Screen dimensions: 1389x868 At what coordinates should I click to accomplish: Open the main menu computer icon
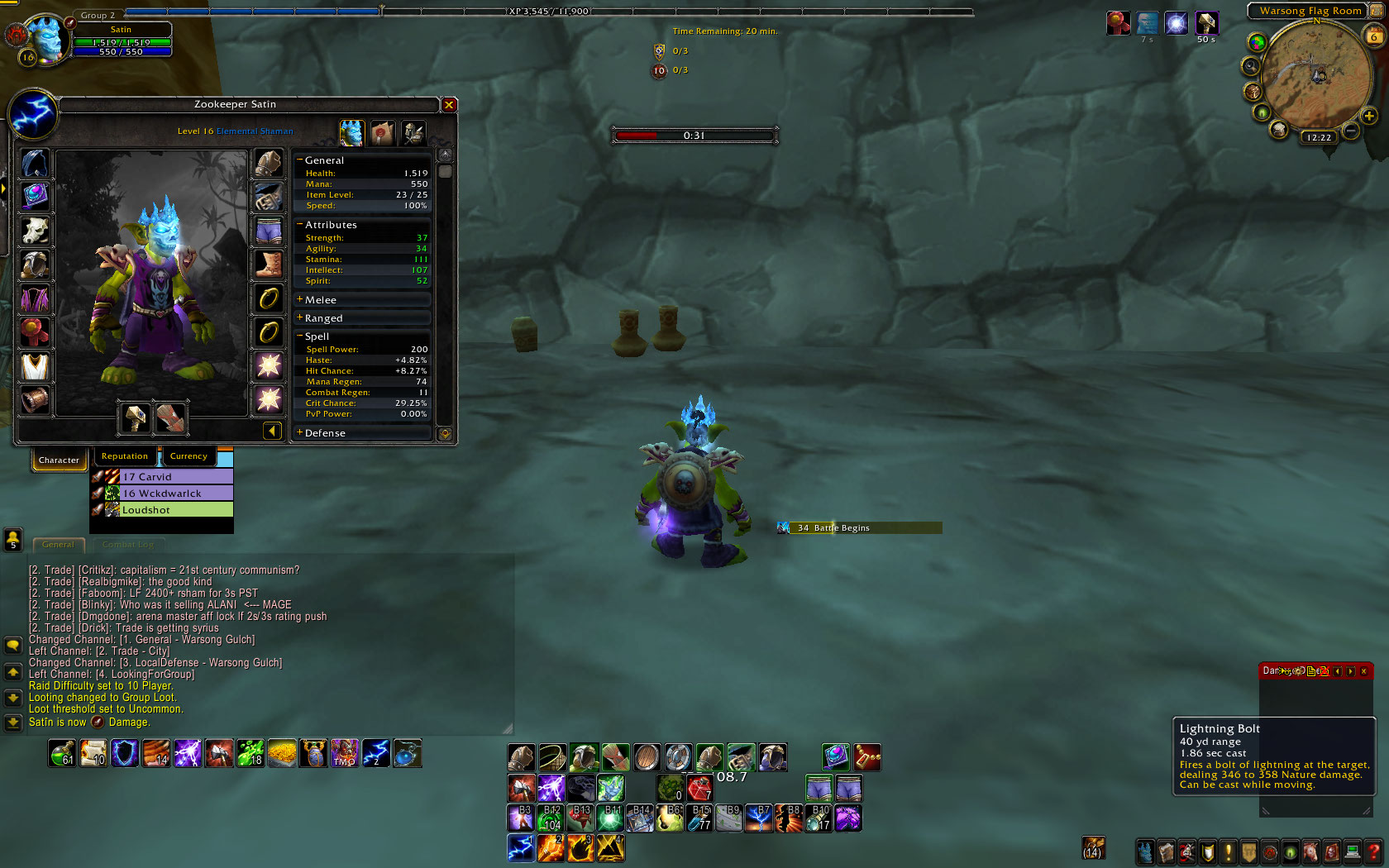1353,851
